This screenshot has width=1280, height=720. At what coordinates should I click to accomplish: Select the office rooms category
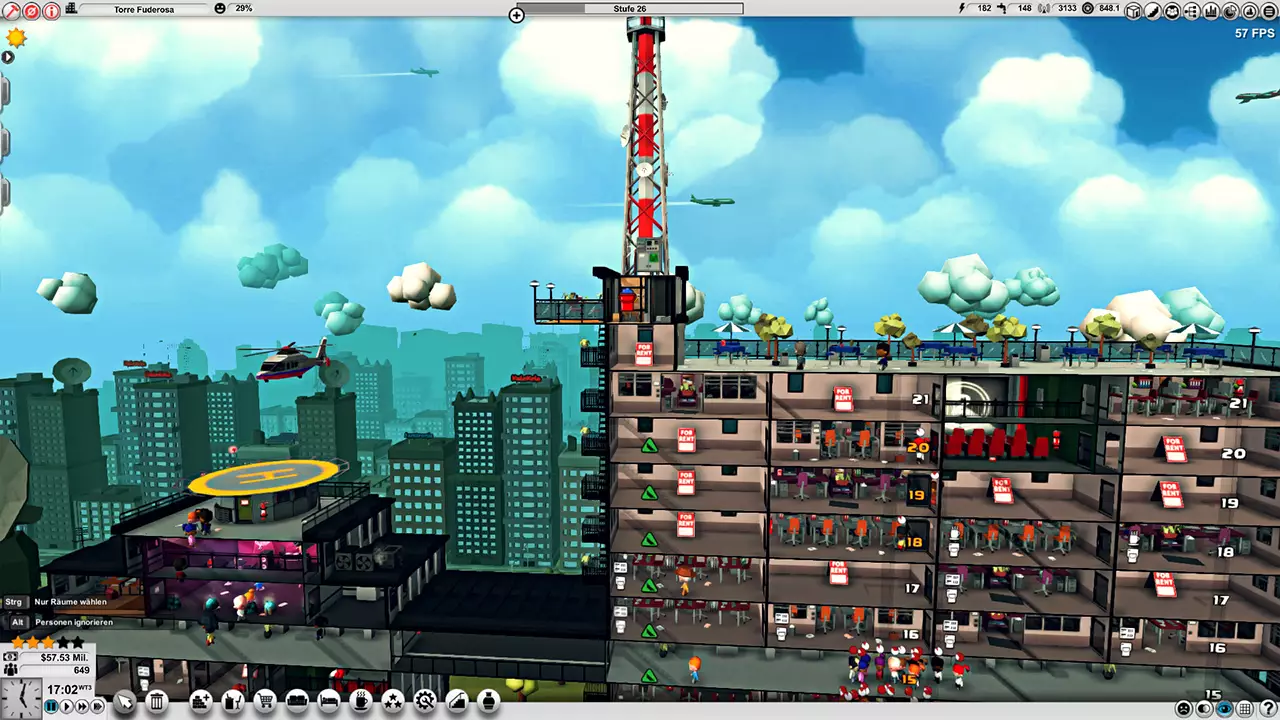[x=232, y=702]
